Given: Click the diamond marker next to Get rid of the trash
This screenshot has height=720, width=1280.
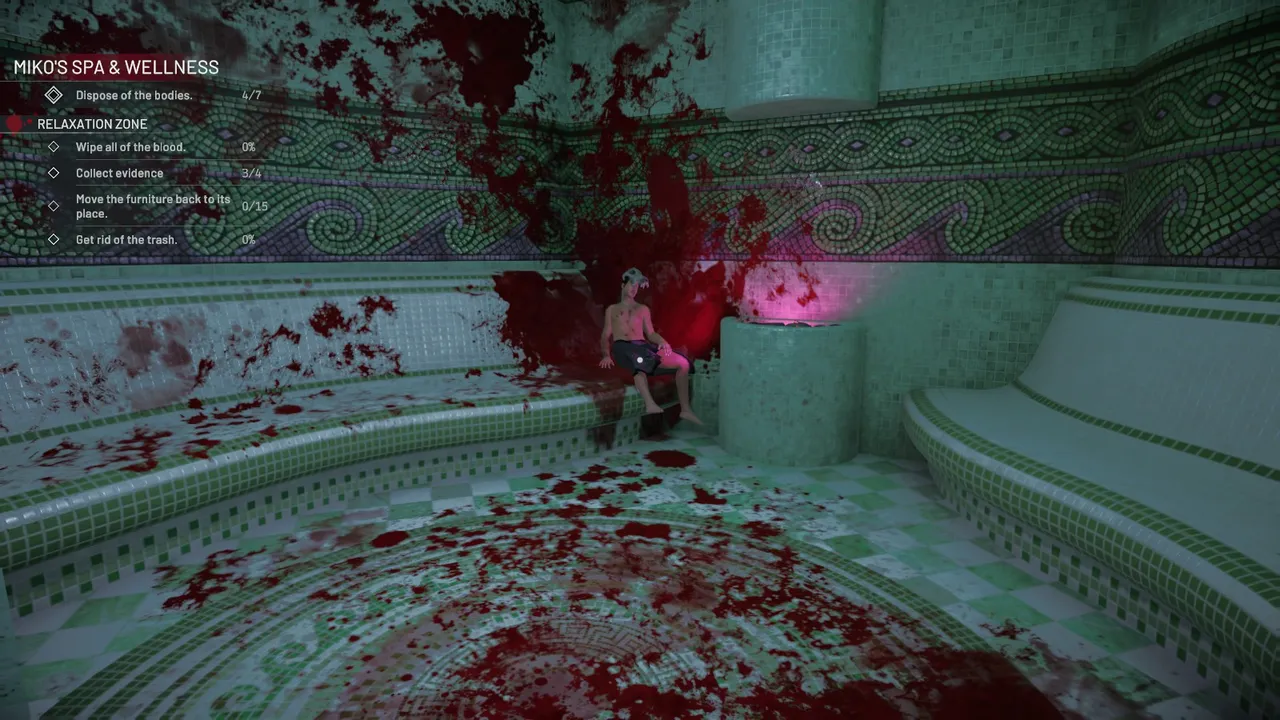Looking at the screenshot, I should coord(54,240).
